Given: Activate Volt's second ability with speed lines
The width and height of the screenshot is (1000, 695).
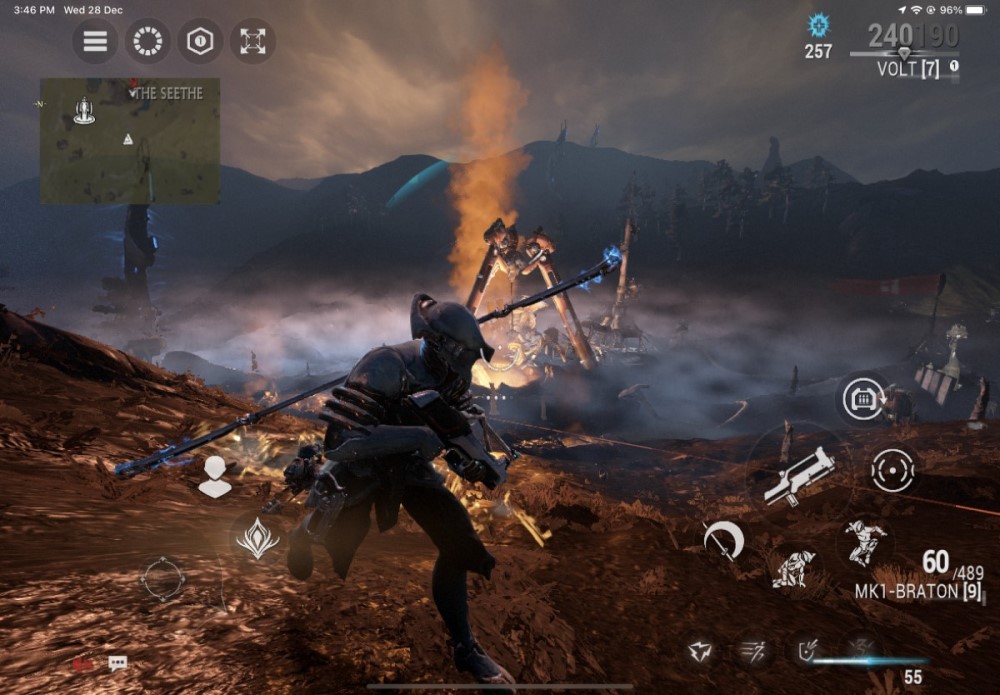Looking at the screenshot, I should 752,652.
